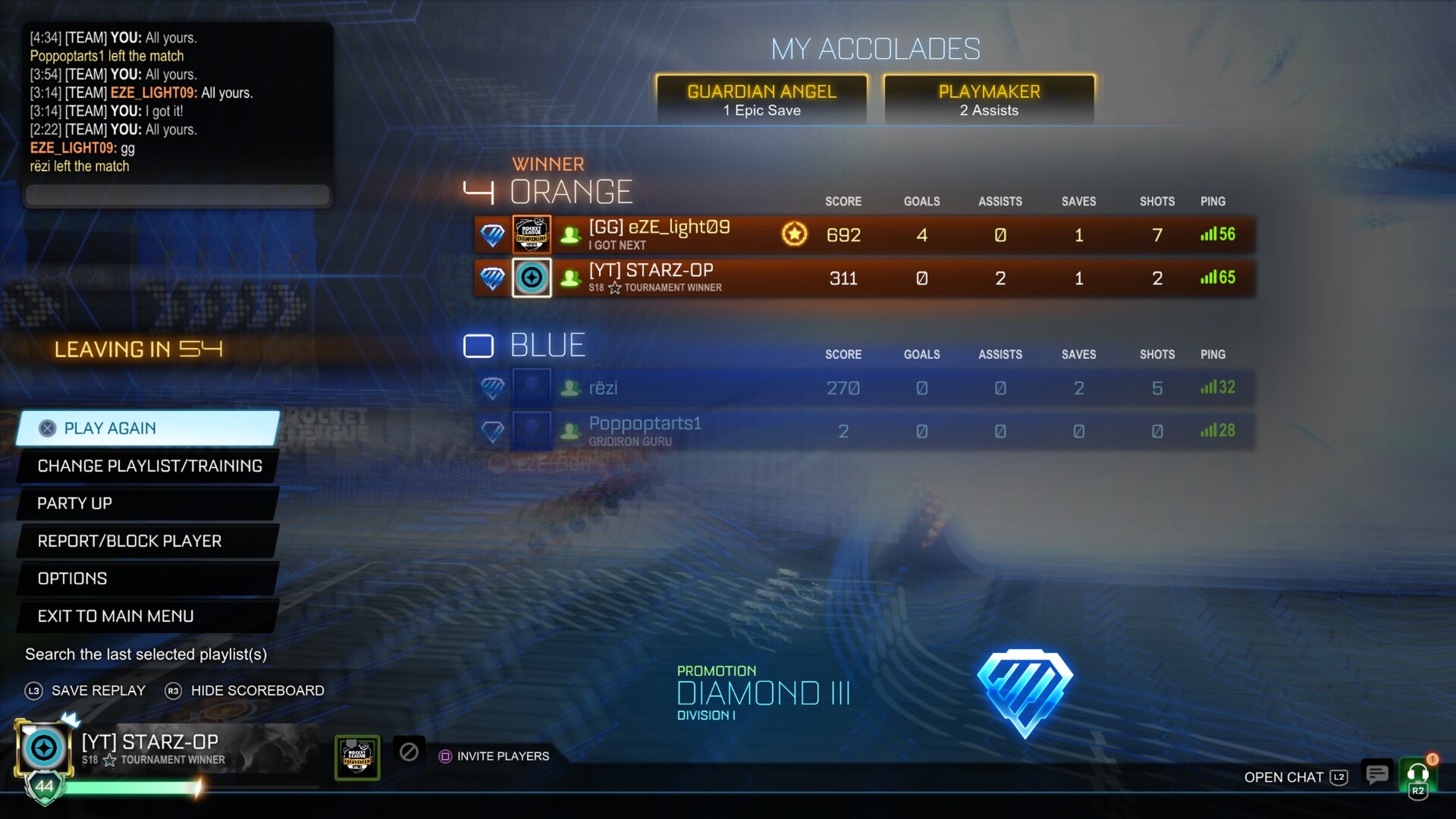Click the MVP star beside eZE_light09's score

click(794, 235)
